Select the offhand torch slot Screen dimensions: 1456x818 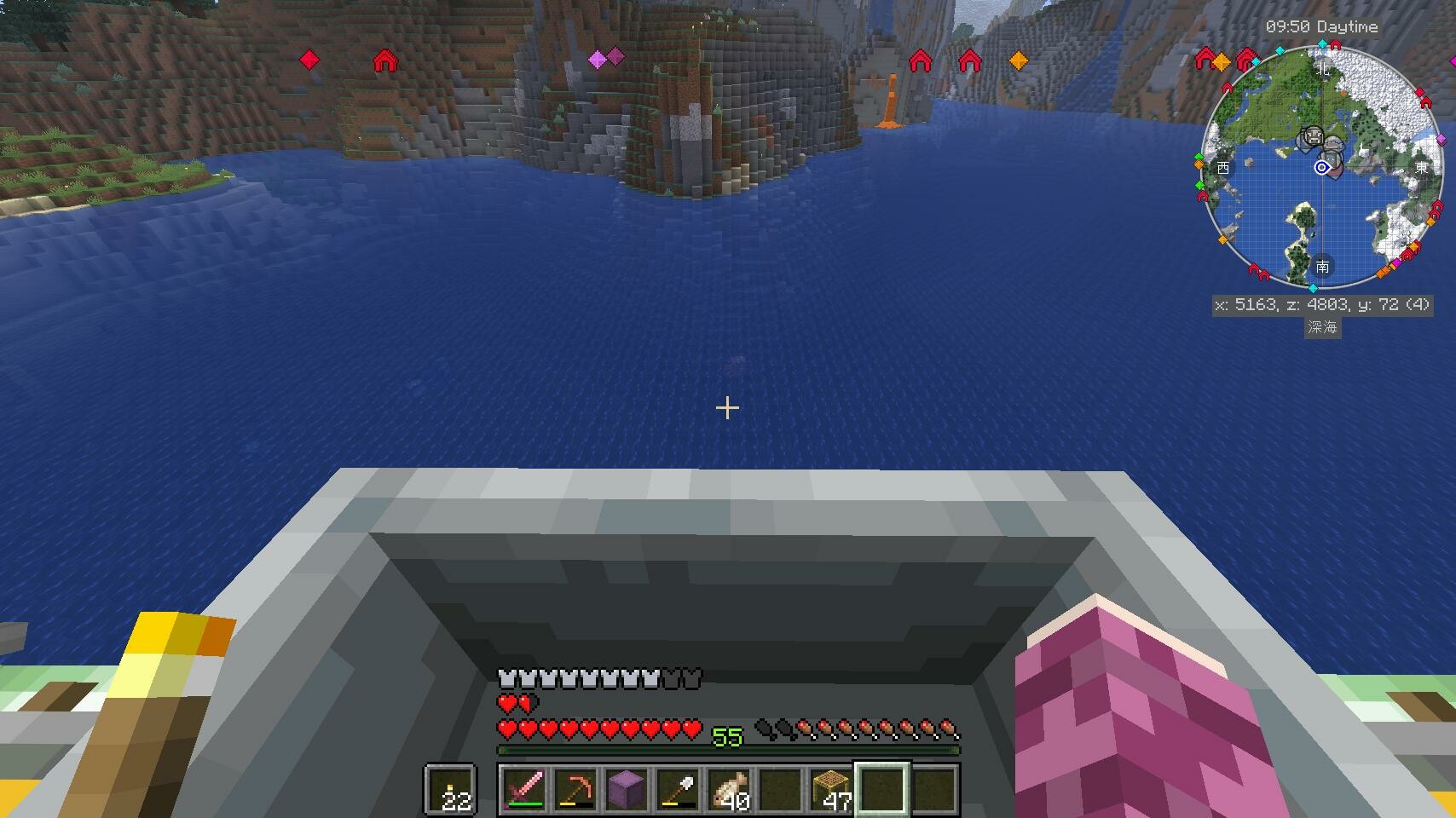point(450,788)
